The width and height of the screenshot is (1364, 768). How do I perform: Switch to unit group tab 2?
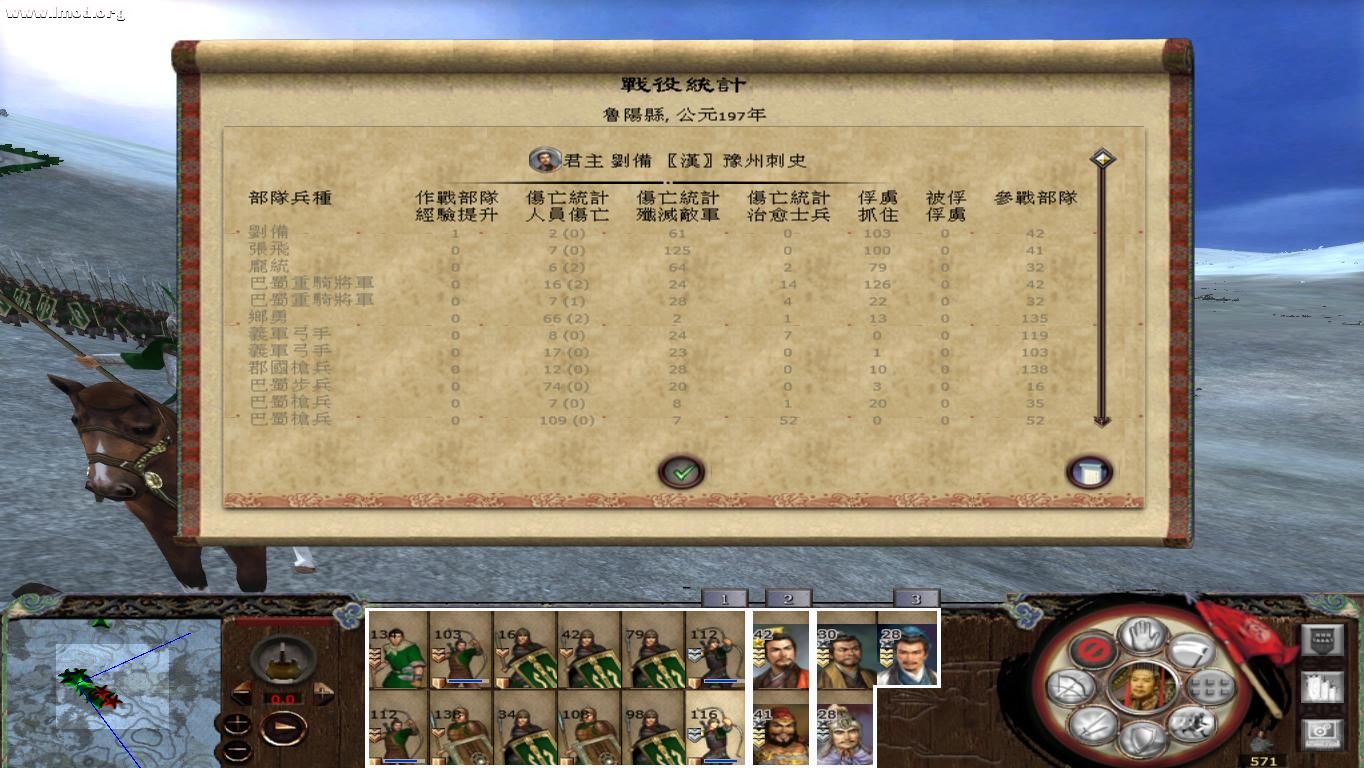click(789, 598)
